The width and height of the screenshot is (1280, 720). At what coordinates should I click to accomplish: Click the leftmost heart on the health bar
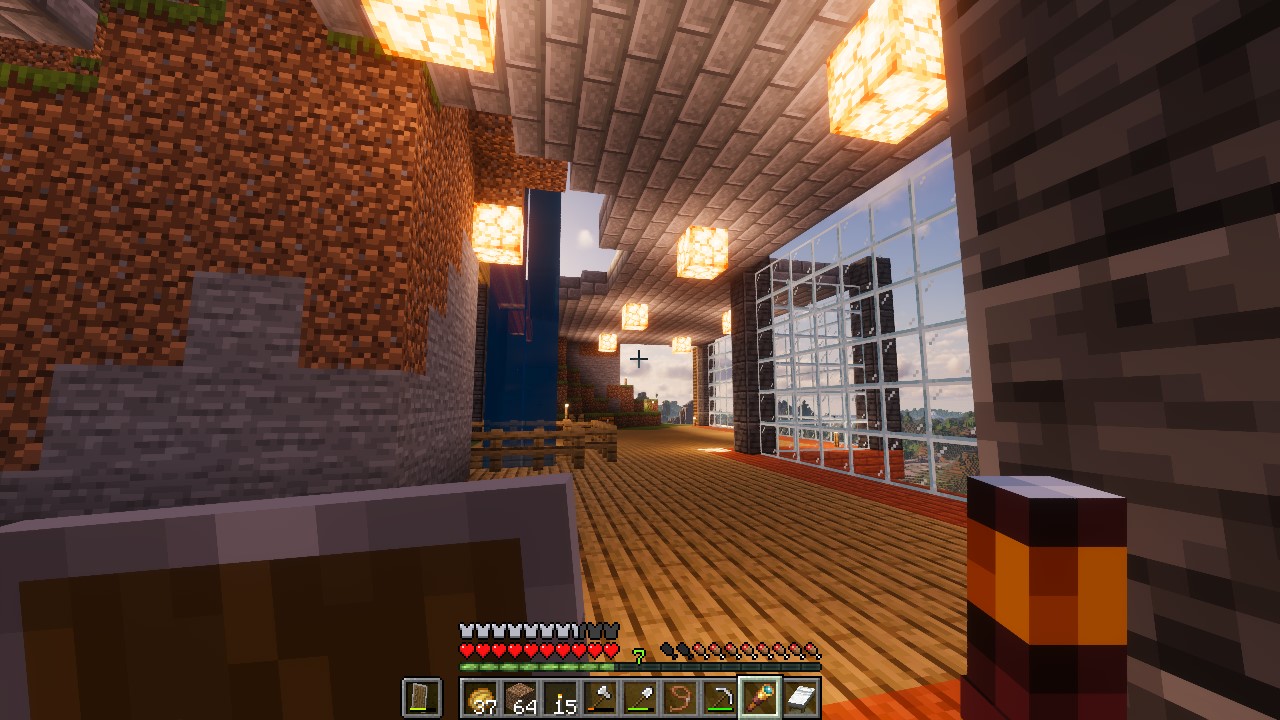coord(465,648)
